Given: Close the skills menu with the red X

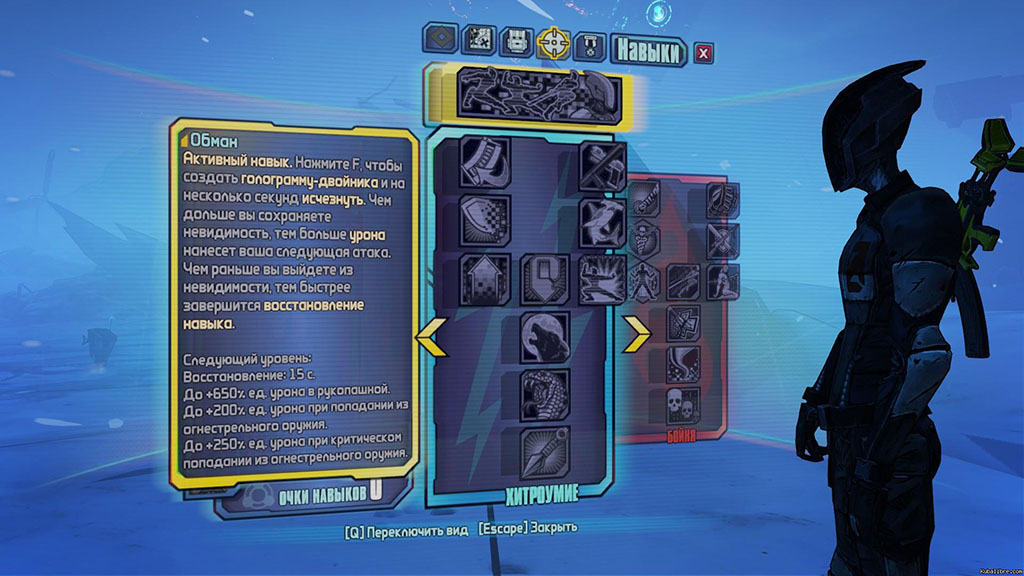Looking at the screenshot, I should (x=704, y=53).
